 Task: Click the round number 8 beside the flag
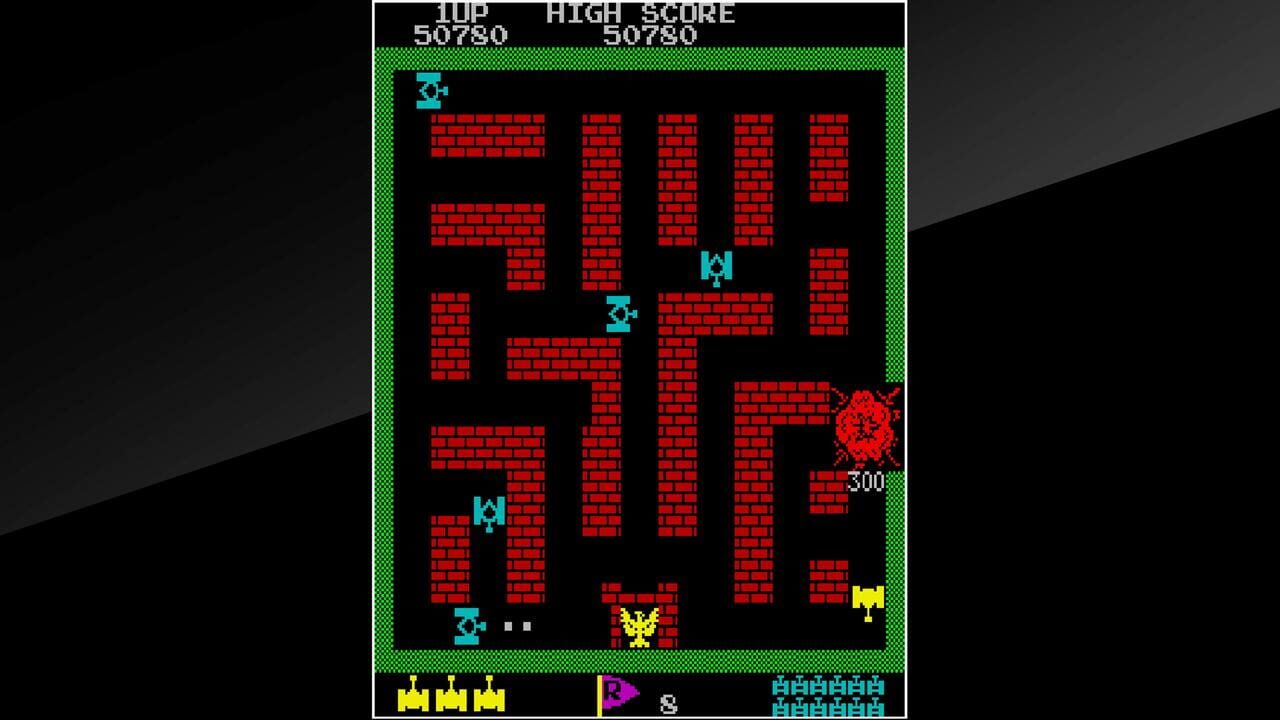(x=666, y=705)
